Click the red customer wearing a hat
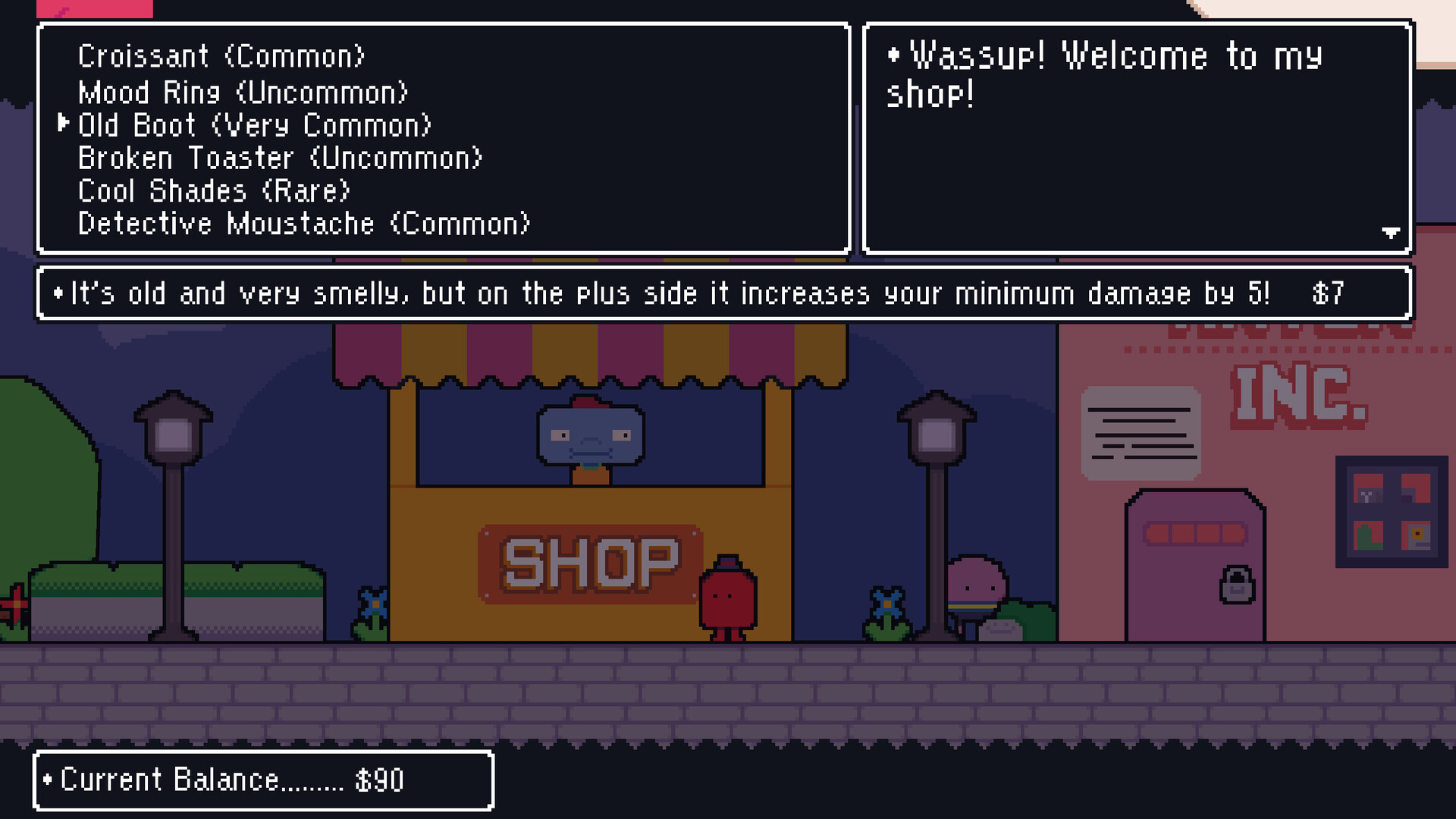The height and width of the screenshot is (819, 1456). click(730, 599)
